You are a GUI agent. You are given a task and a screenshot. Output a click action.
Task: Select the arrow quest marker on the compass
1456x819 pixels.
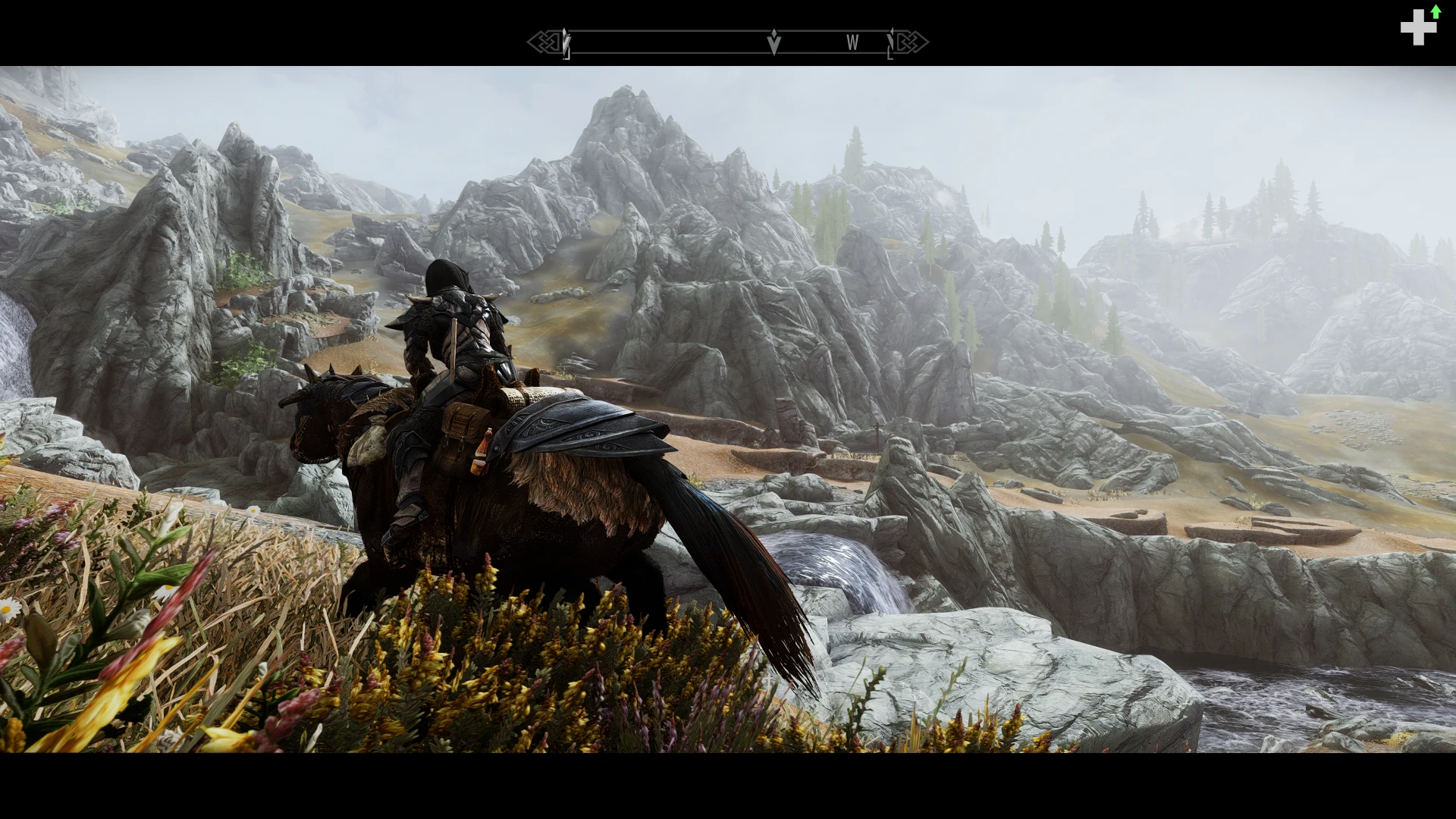click(x=773, y=42)
